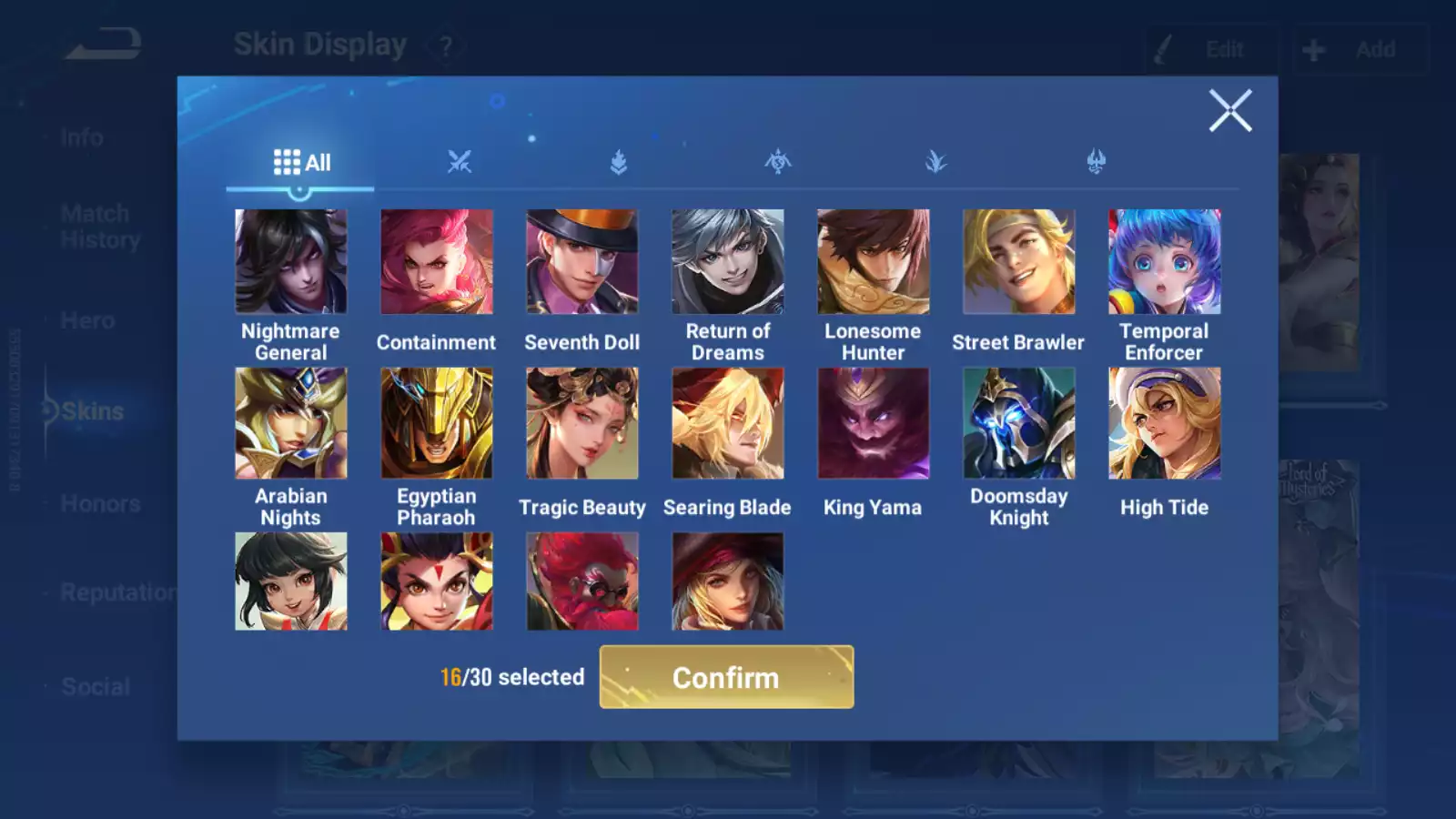Deselect the Containment skin
This screenshot has width=1456, height=819.
point(436,260)
